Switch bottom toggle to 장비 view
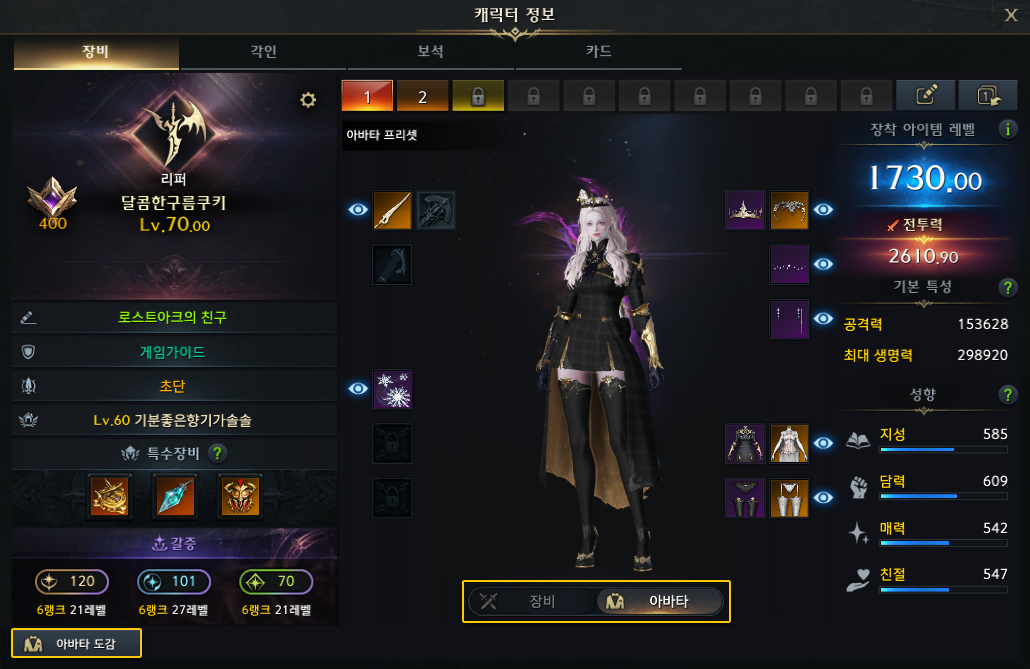This screenshot has height=669, width=1030. point(530,601)
